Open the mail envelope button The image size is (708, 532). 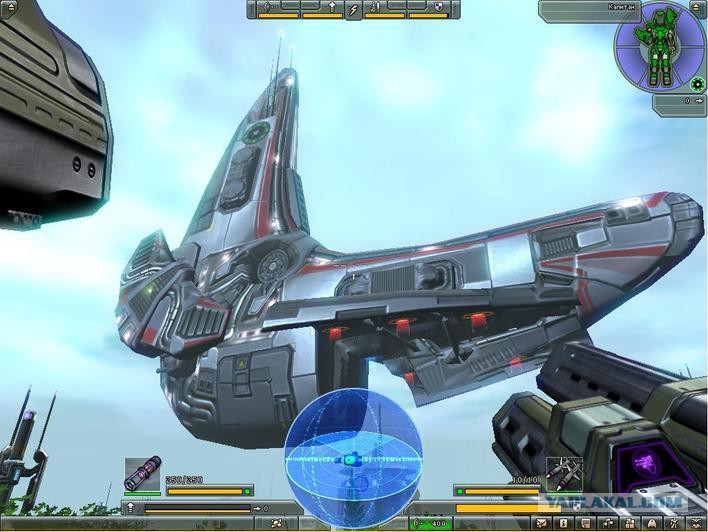pyautogui.click(x=540, y=523)
